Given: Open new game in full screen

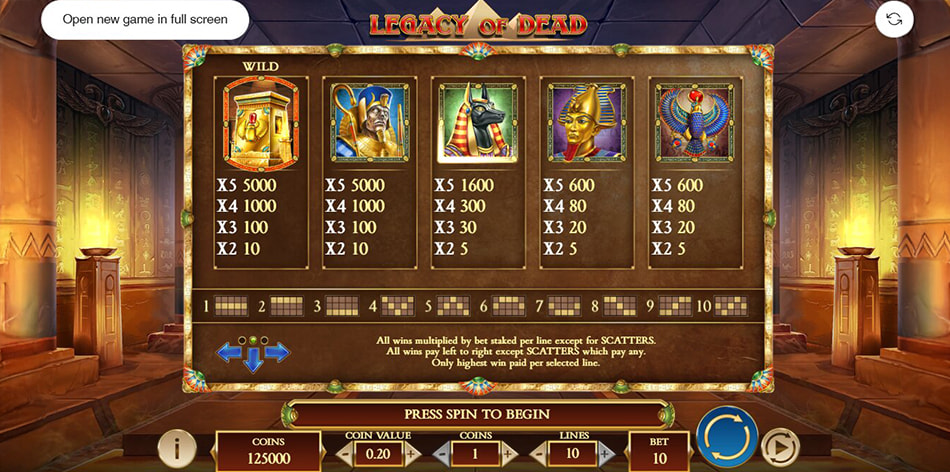Looking at the screenshot, I should (145, 19).
